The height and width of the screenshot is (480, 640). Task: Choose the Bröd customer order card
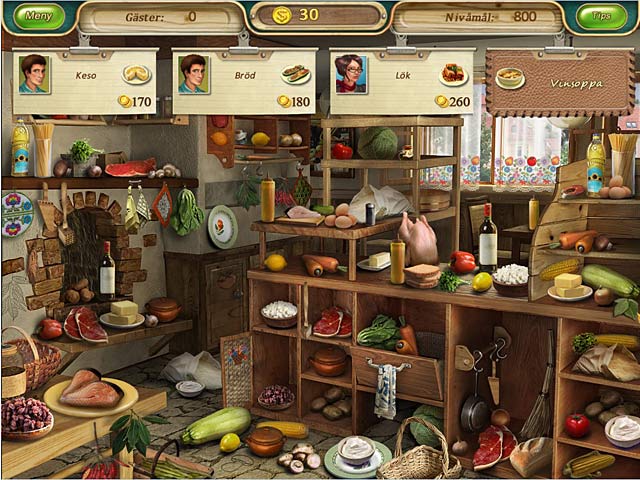click(x=244, y=82)
